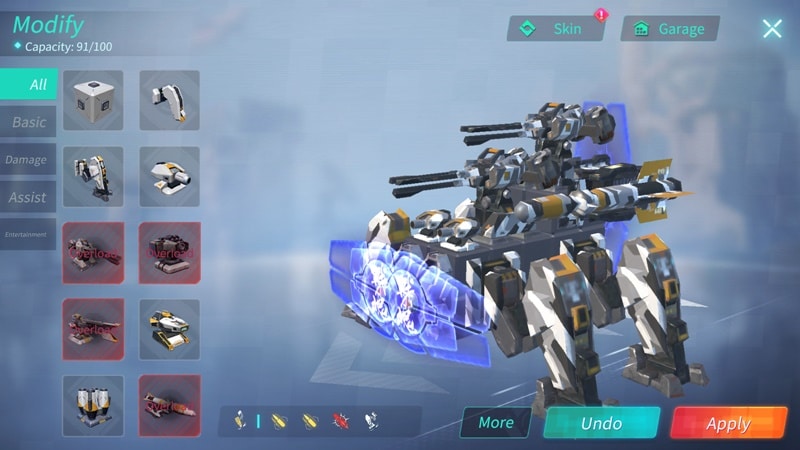
Task: Select the red tool icon in toolbar
Action: (339, 421)
